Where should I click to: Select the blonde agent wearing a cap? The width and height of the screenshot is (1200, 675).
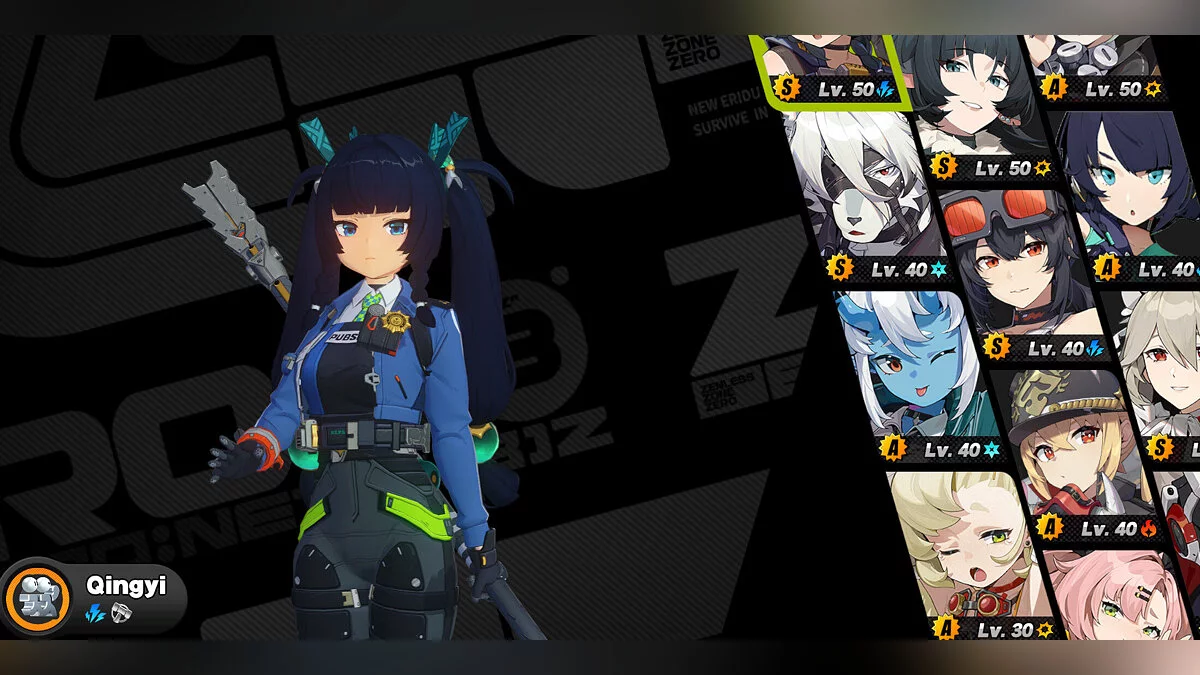click(1070, 450)
